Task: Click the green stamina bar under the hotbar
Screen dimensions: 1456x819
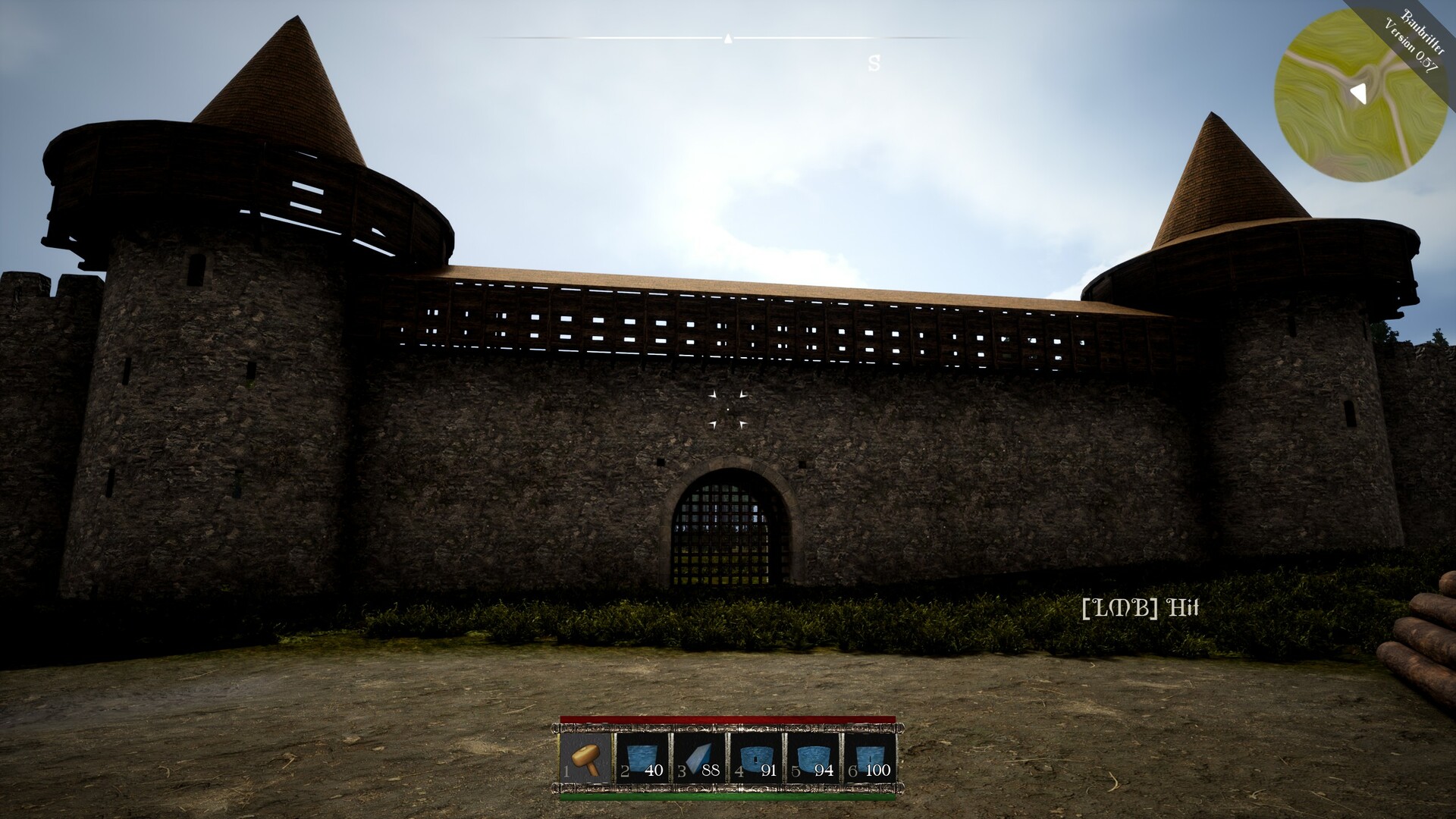Action: 728,798
